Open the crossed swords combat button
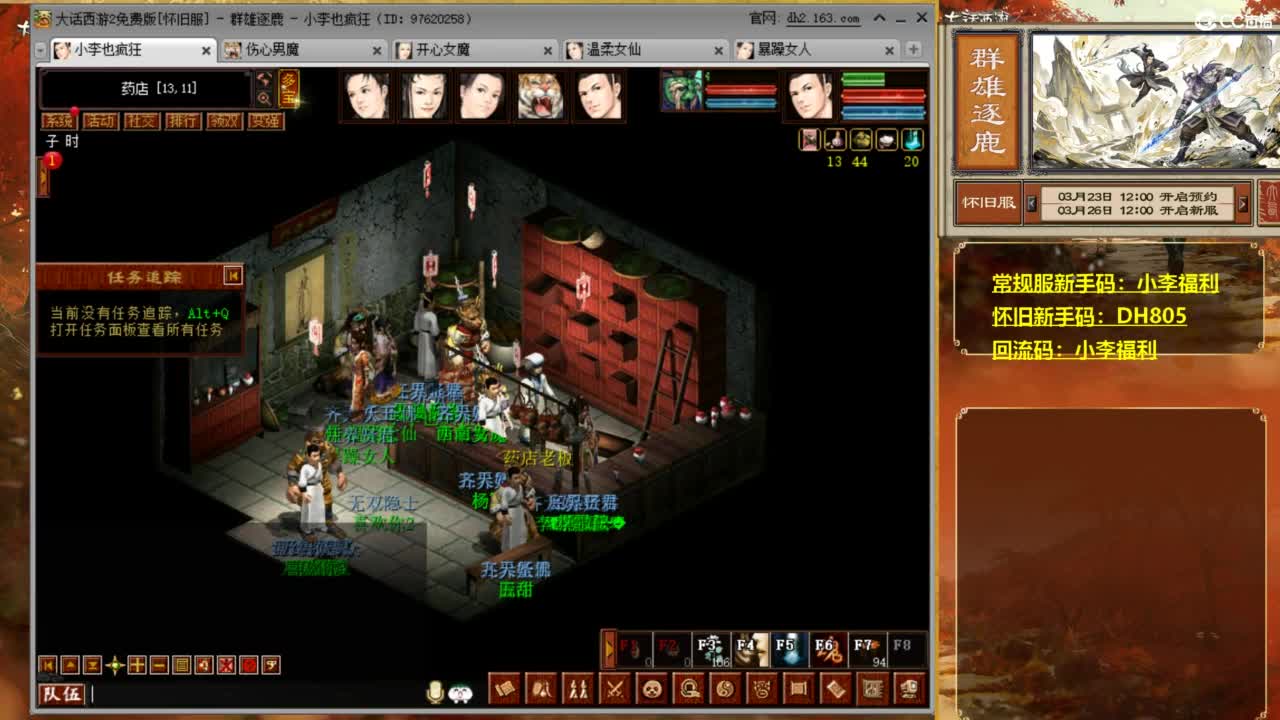Screen dimensions: 1280x720 [x=615, y=688]
